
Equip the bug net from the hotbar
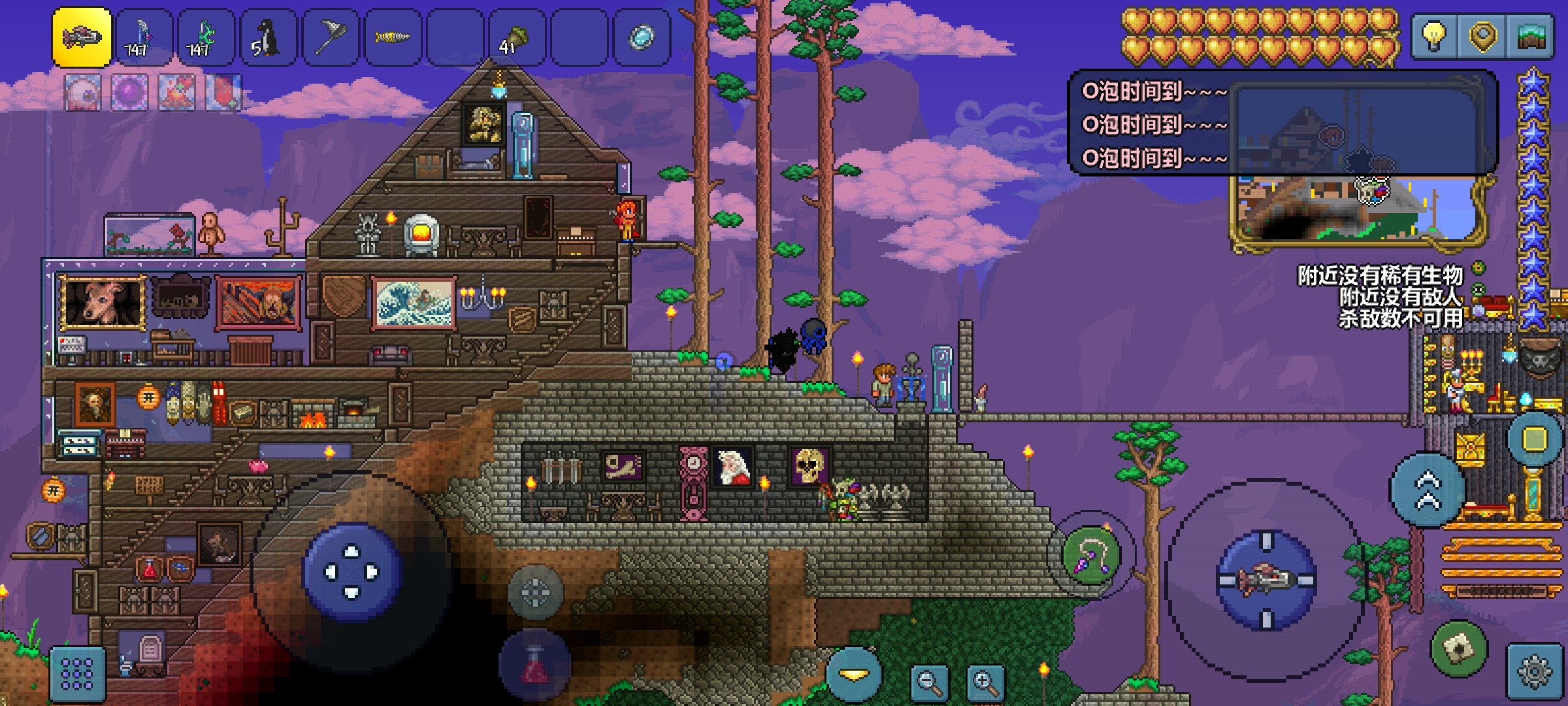(x=331, y=37)
